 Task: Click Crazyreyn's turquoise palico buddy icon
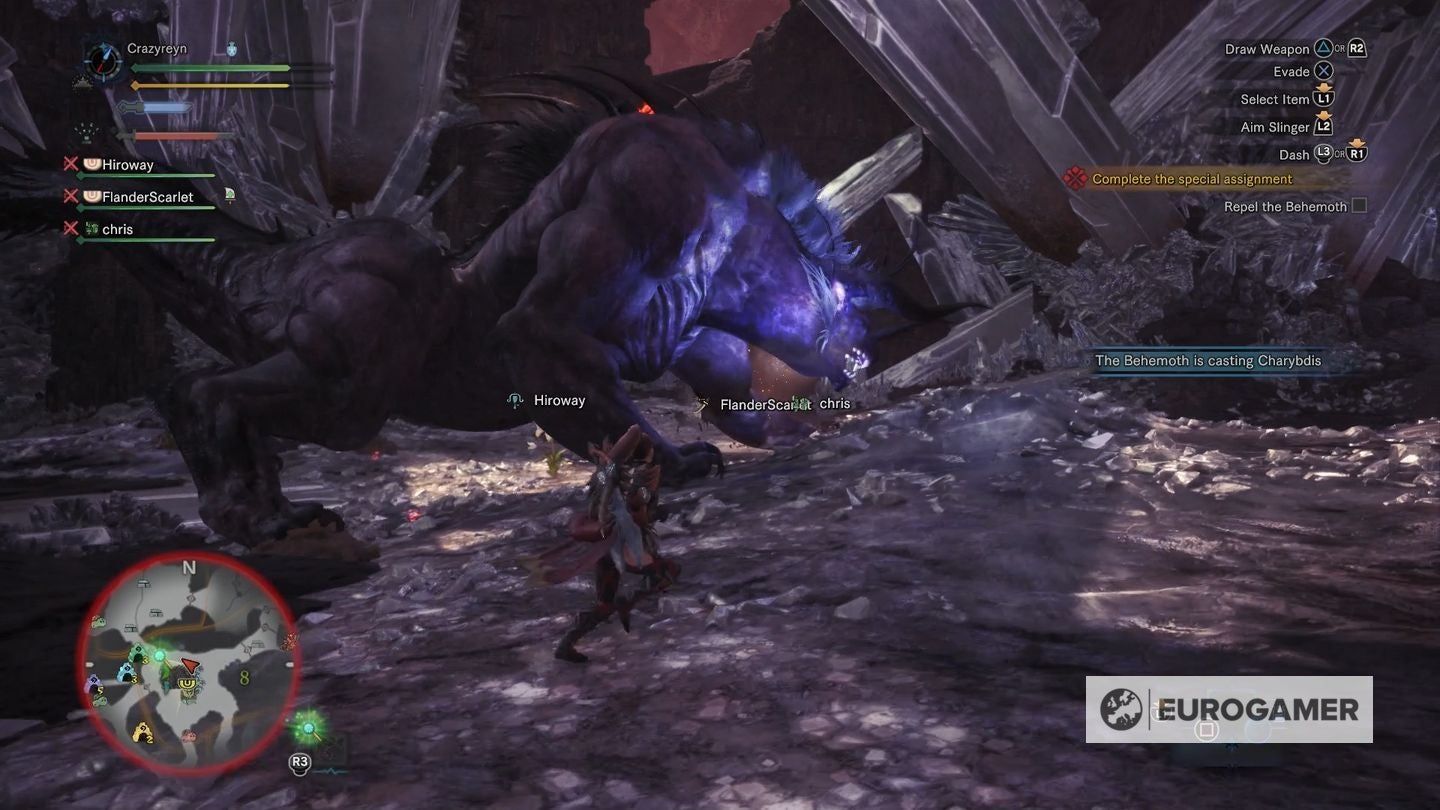point(232,49)
